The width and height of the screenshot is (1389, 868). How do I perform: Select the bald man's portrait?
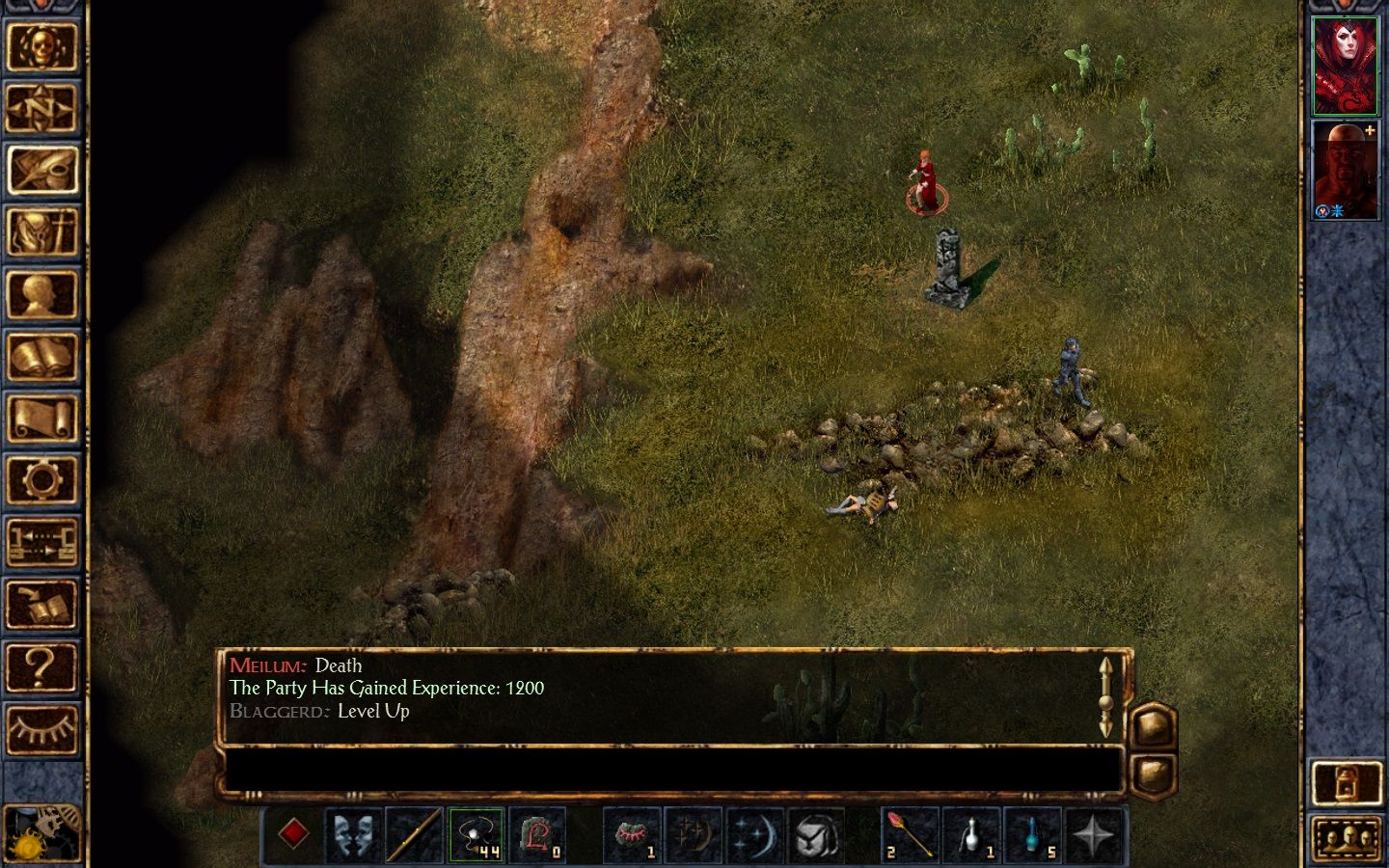tap(1345, 171)
